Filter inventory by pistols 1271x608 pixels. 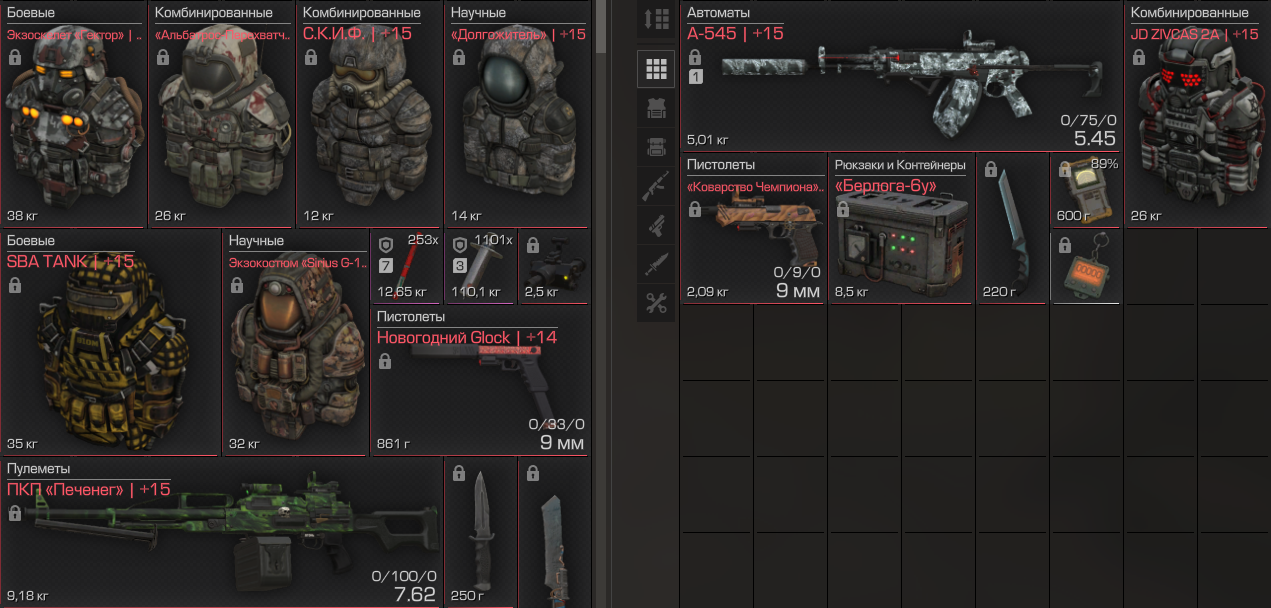656,225
